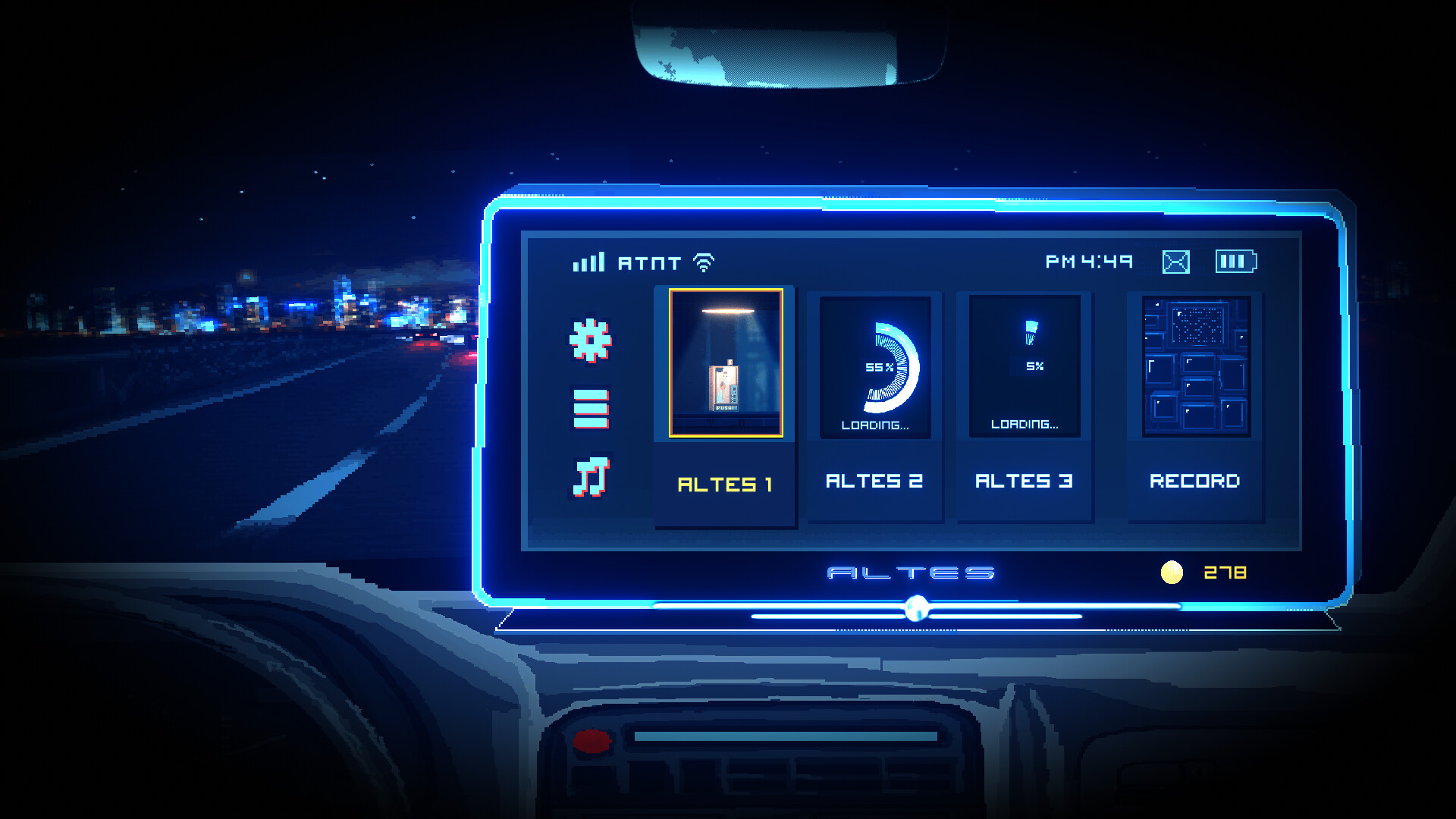The height and width of the screenshot is (819, 1456).
Task: Click the vending machine thumbnail in ALTES 1
Action: [725, 364]
